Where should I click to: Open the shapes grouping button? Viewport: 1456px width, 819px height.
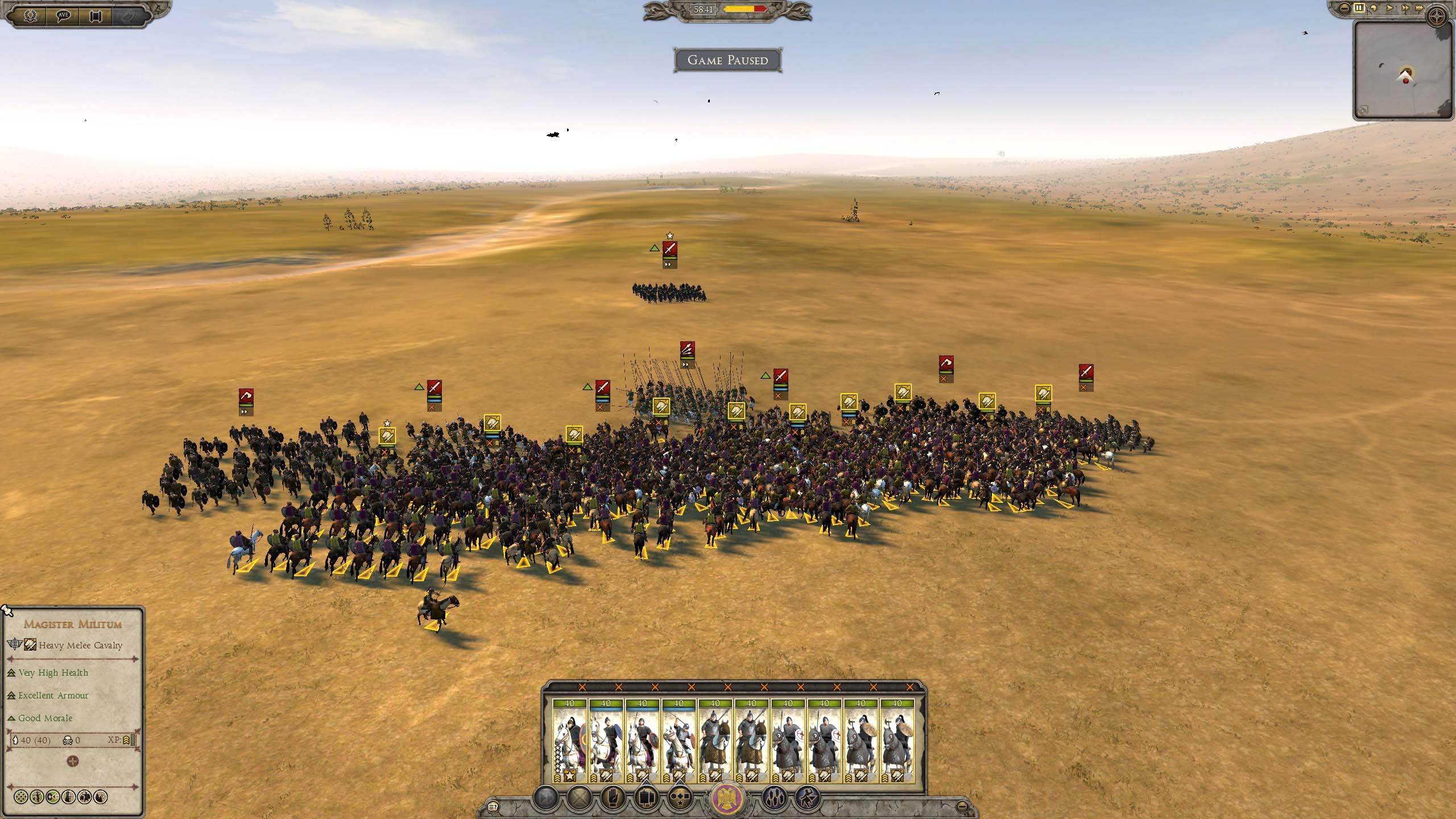pos(679,799)
